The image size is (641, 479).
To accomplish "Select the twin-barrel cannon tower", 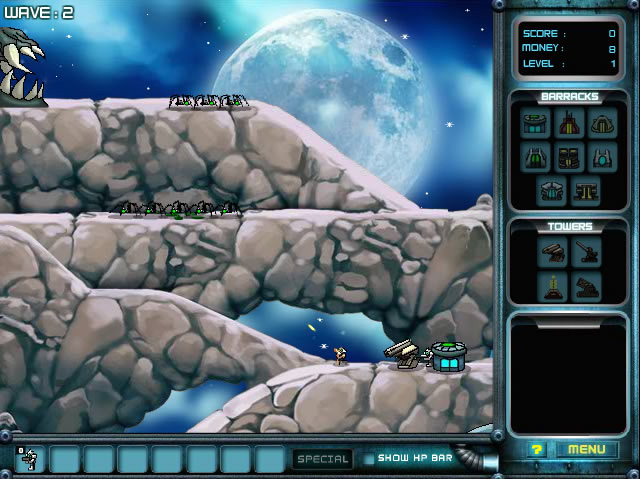I will pos(552,252).
